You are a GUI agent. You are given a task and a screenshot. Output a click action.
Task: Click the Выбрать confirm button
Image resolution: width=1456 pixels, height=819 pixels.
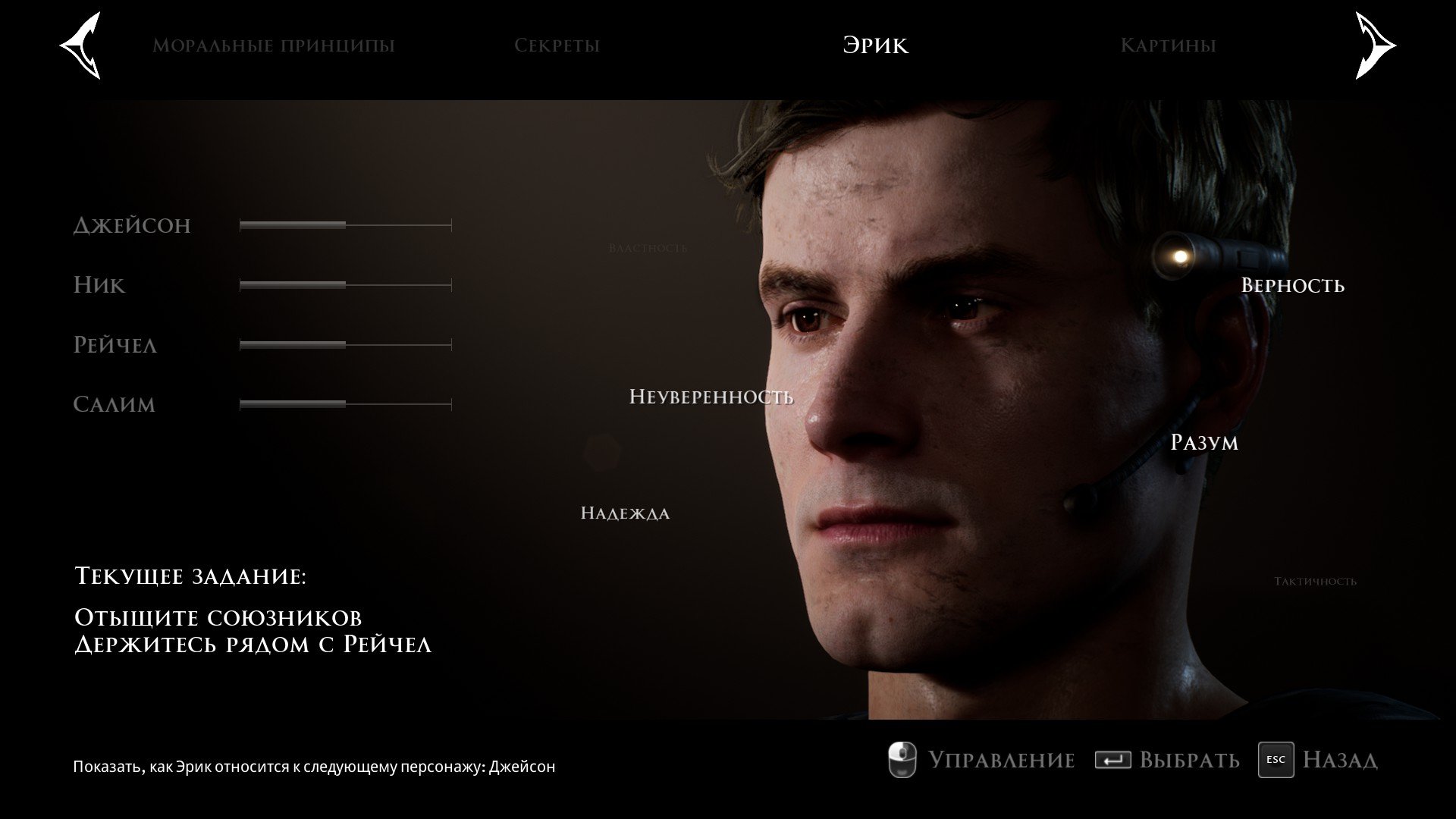point(1168,760)
